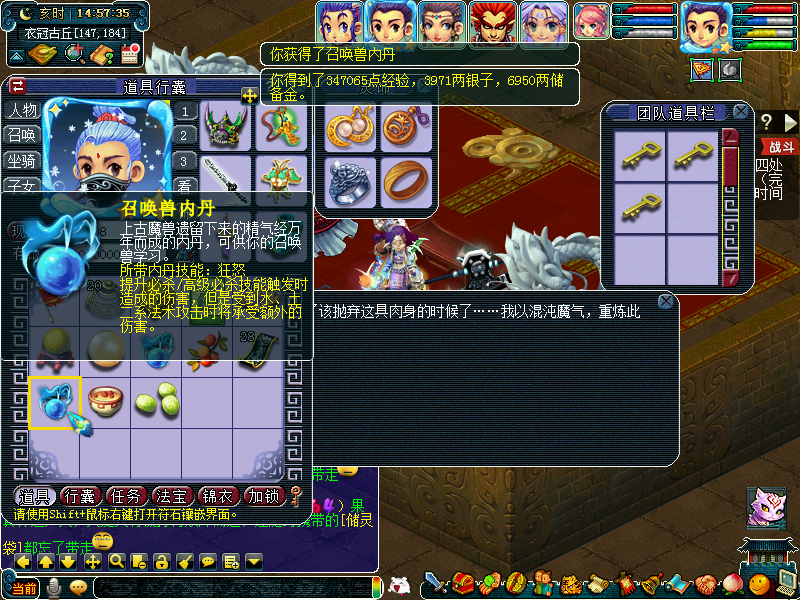Switch to the 行囊 bag tab
800x600 pixels.
pos(80,495)
